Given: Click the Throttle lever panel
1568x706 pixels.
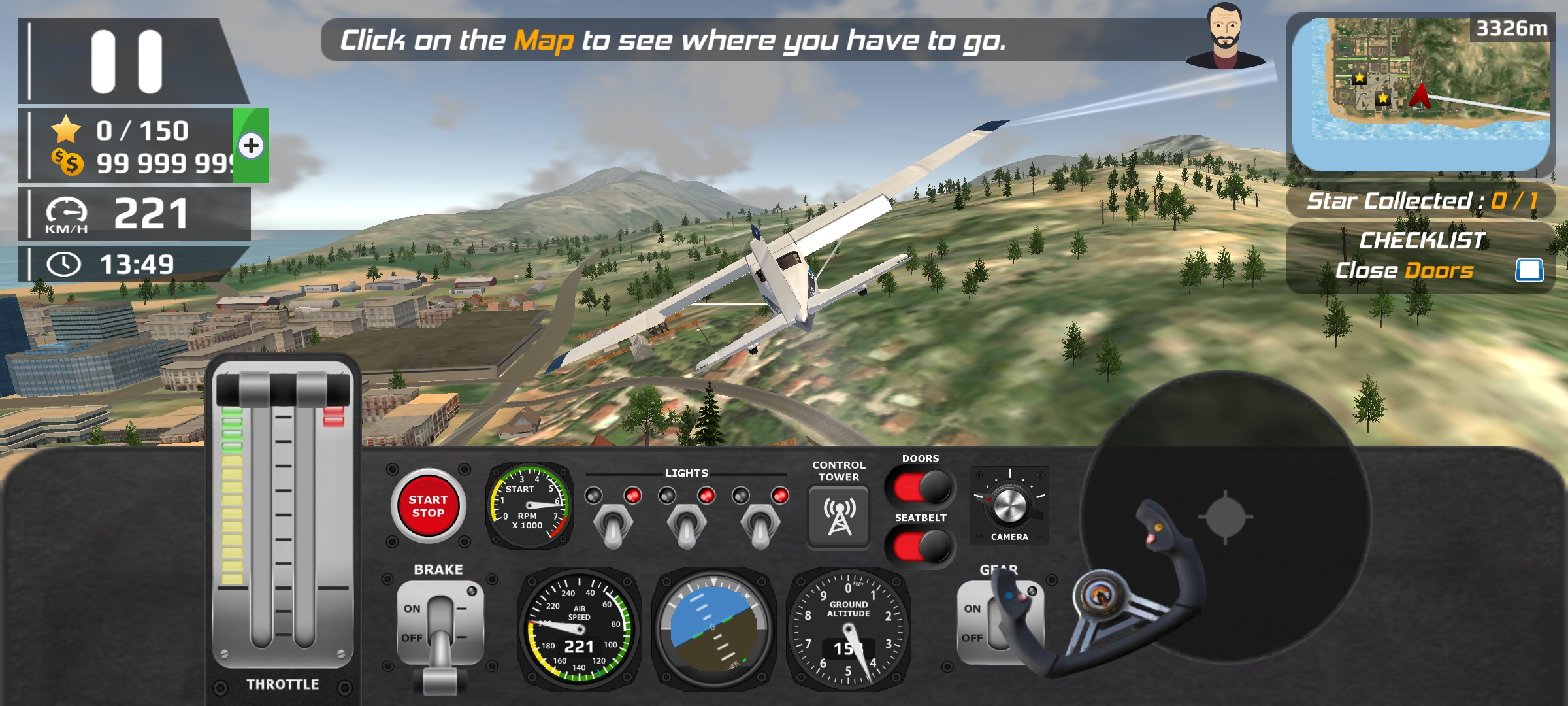Looking at the screenshot, I should pos(282,516).
